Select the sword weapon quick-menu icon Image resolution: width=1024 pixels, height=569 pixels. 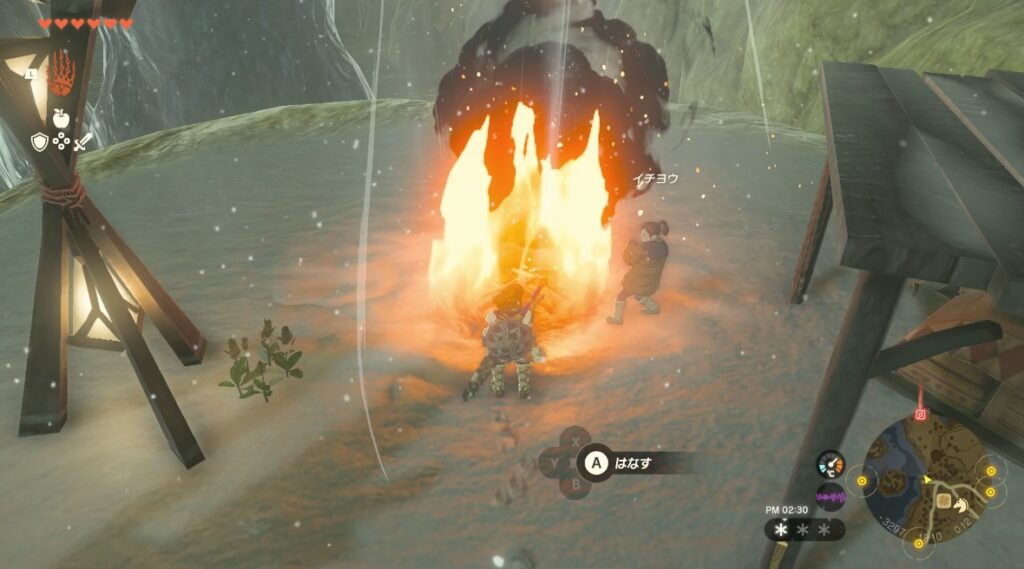coord(83,141)
